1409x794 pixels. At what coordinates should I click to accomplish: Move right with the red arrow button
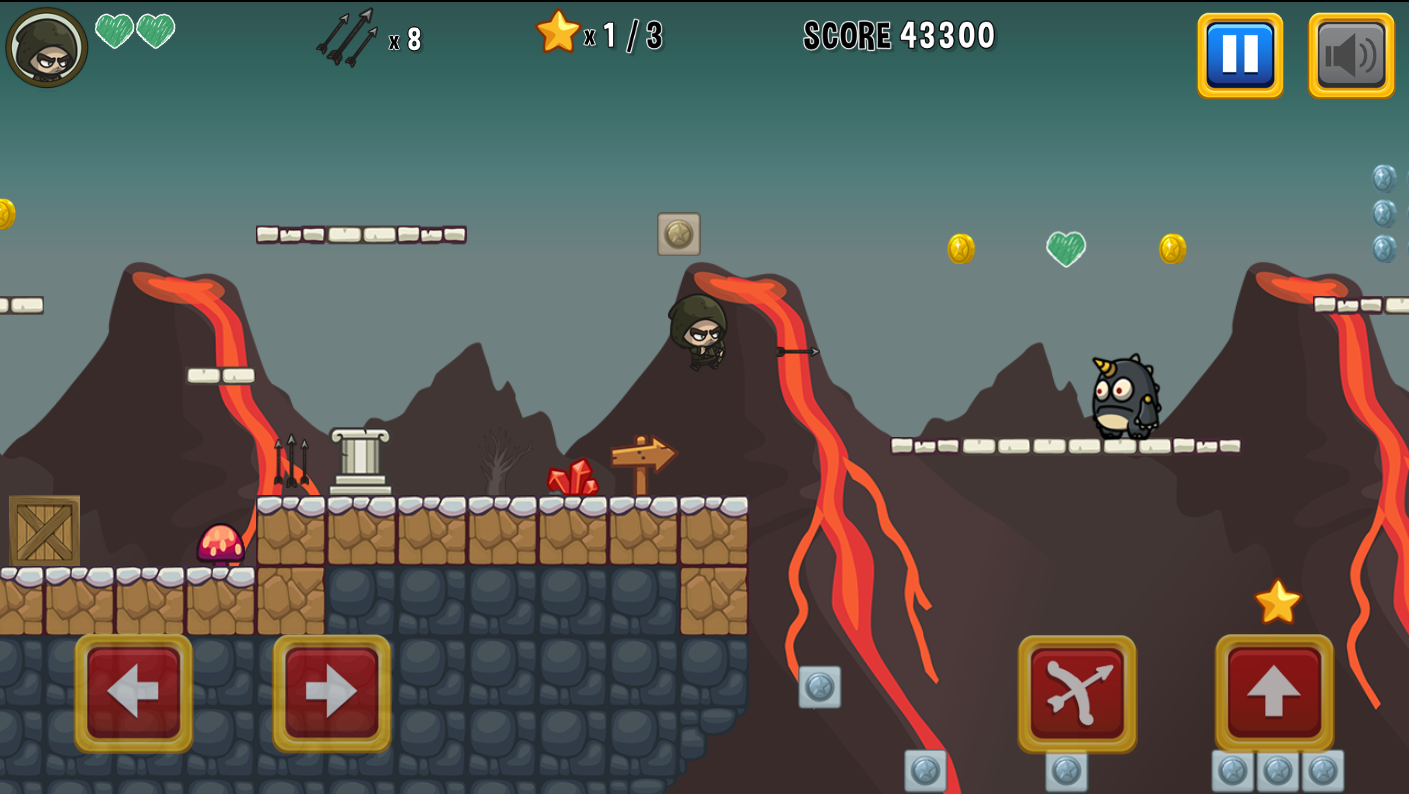tap(332, 692)
